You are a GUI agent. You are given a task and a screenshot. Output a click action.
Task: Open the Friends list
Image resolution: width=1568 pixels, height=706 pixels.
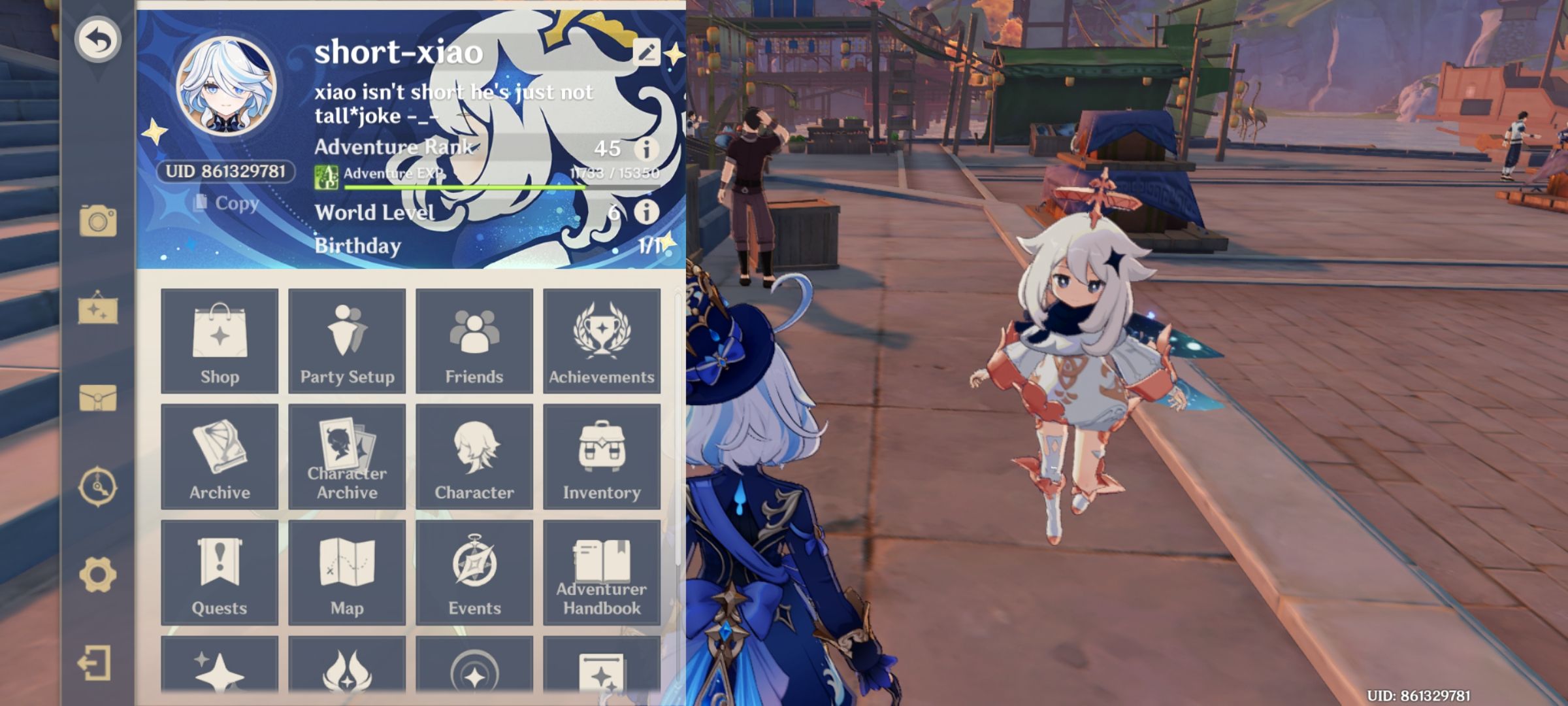pos(474,340)
